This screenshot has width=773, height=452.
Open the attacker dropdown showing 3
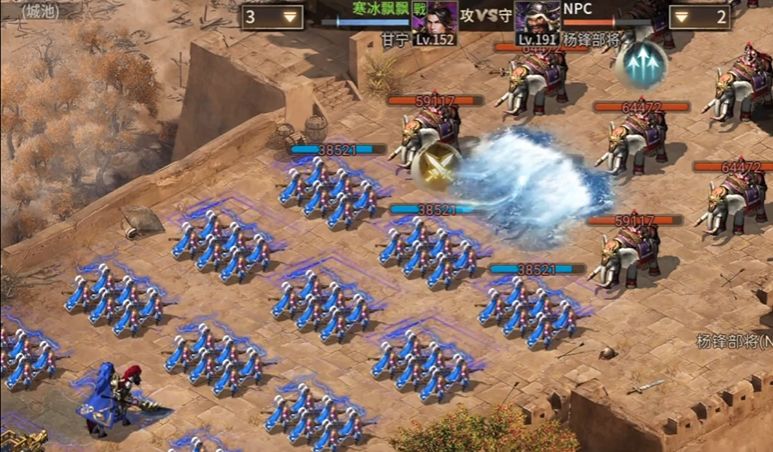click(x=273, y=16)
